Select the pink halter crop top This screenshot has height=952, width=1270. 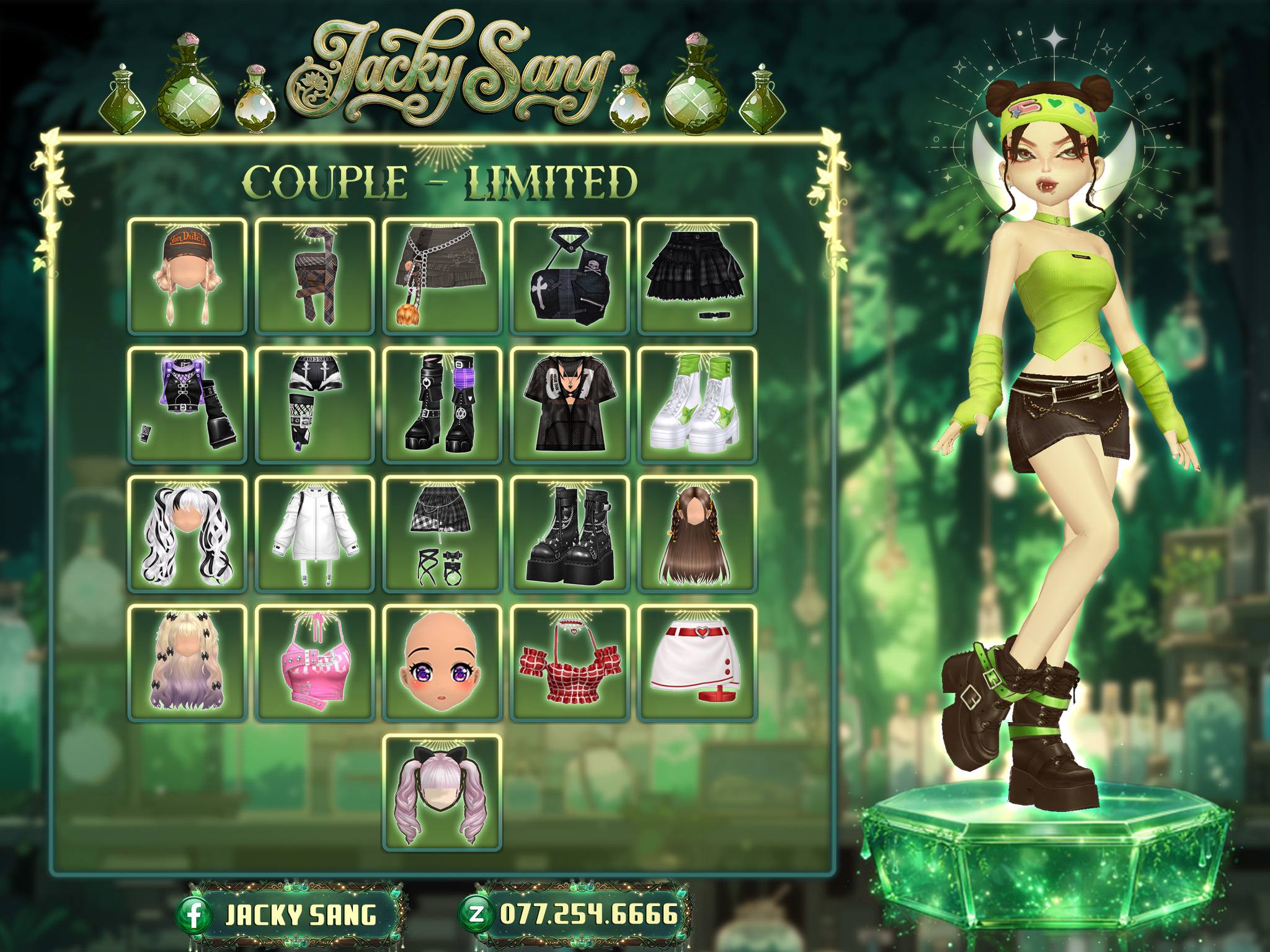tap(315, 663)
